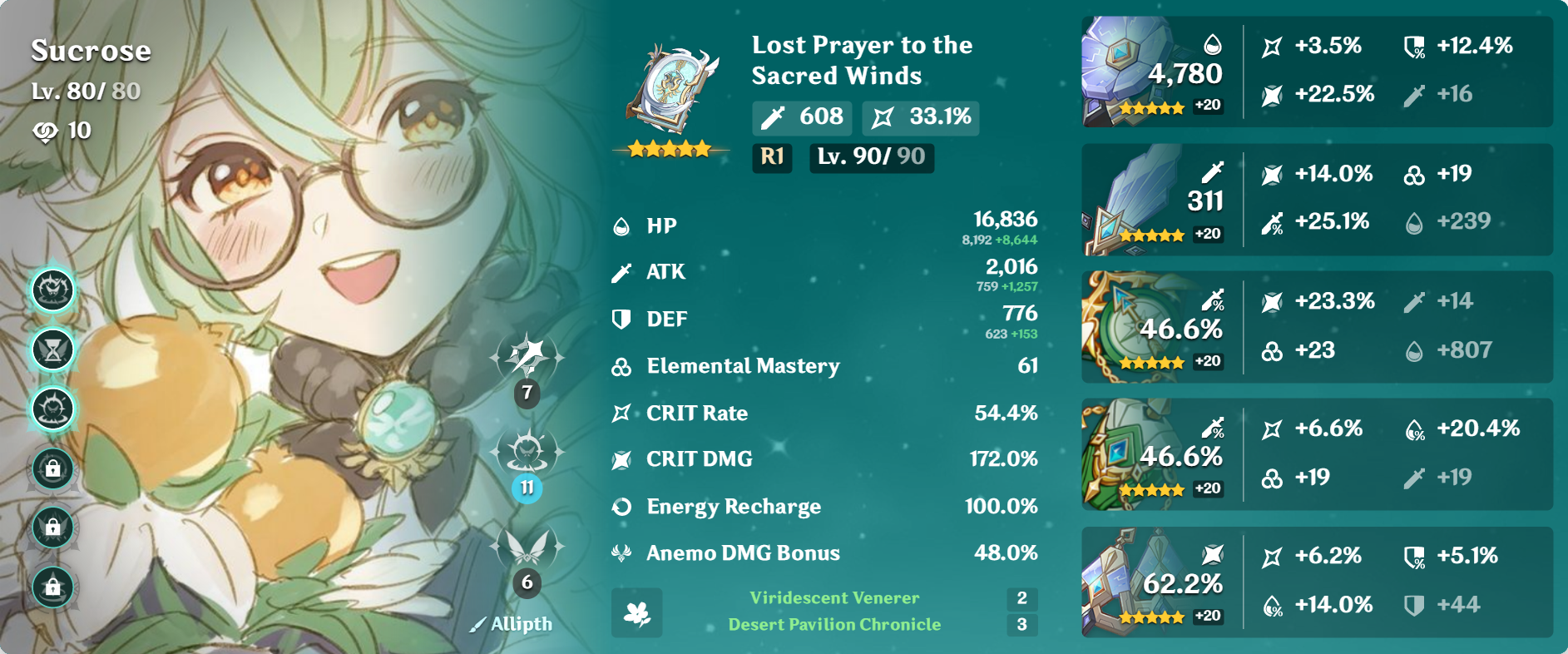This screenshot has height=654, width=1568.
Task: Open Viridescent Venerer set details
Action: click(x=832, y=597)
